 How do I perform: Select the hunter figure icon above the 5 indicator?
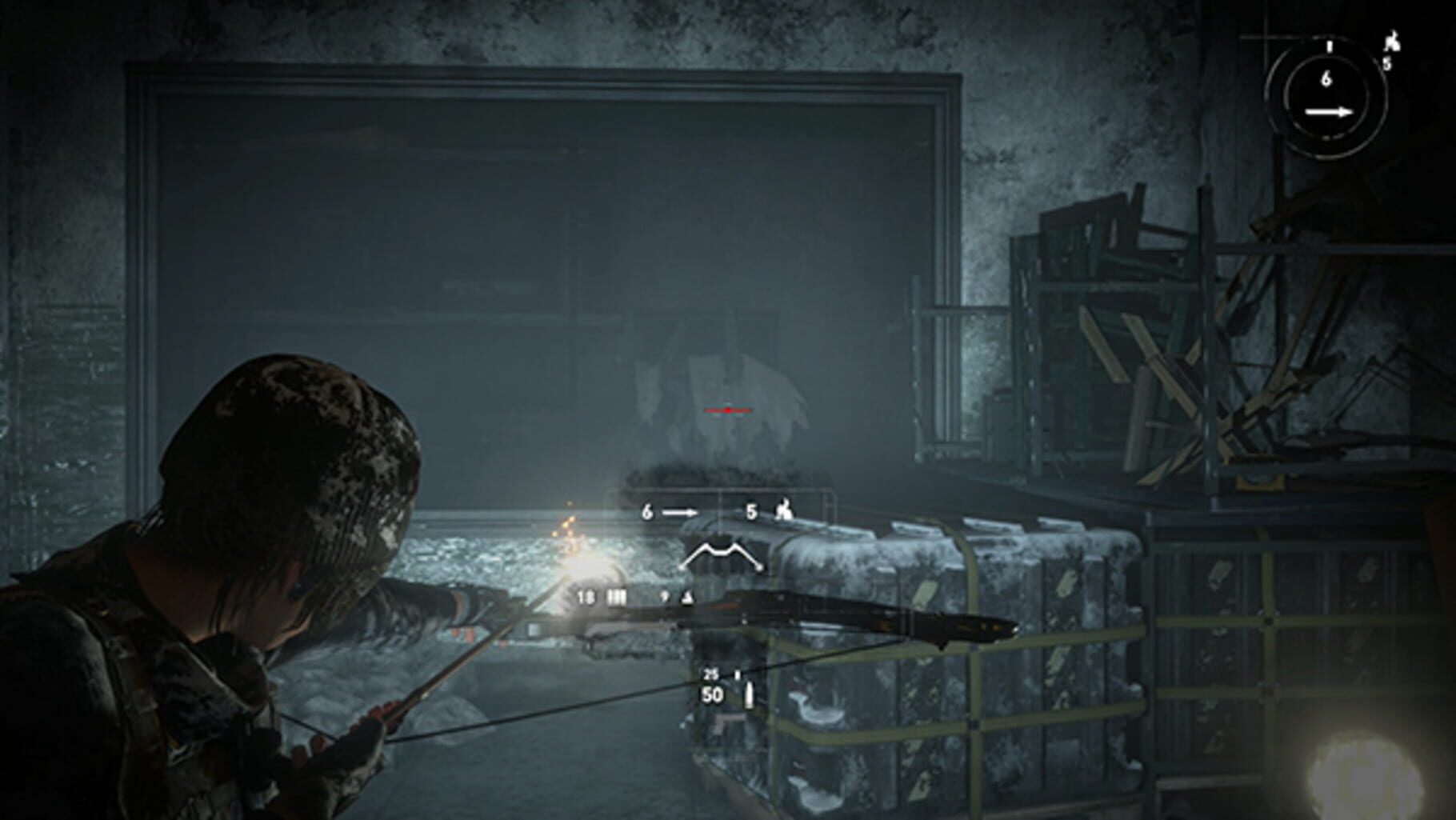click(1394, 41)
